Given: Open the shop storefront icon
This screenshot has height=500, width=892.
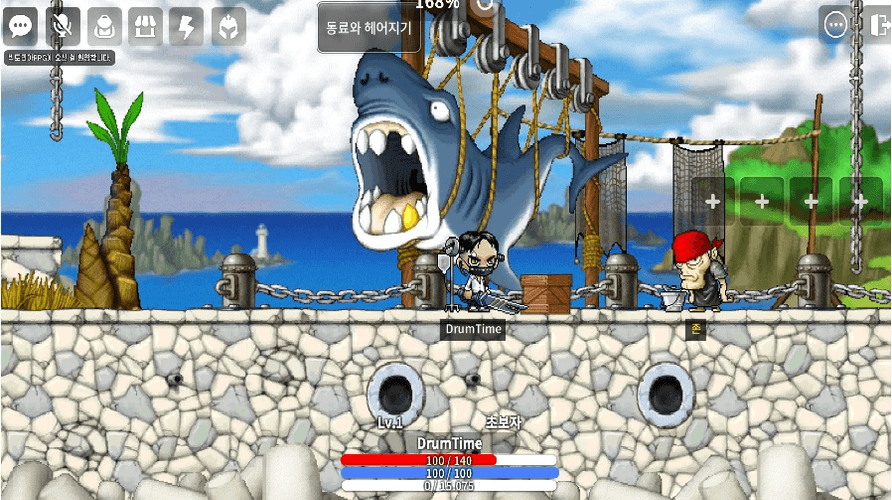Looking at the screenshot, I should (x=145, y=26).
